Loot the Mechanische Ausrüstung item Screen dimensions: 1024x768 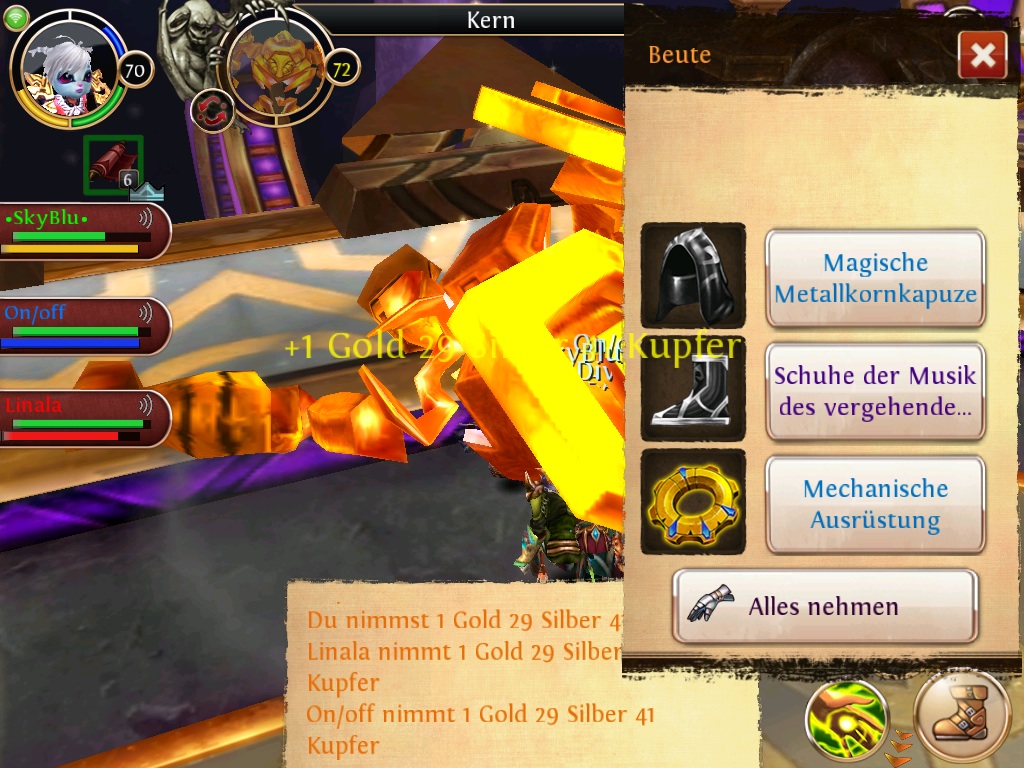[875, 504]
